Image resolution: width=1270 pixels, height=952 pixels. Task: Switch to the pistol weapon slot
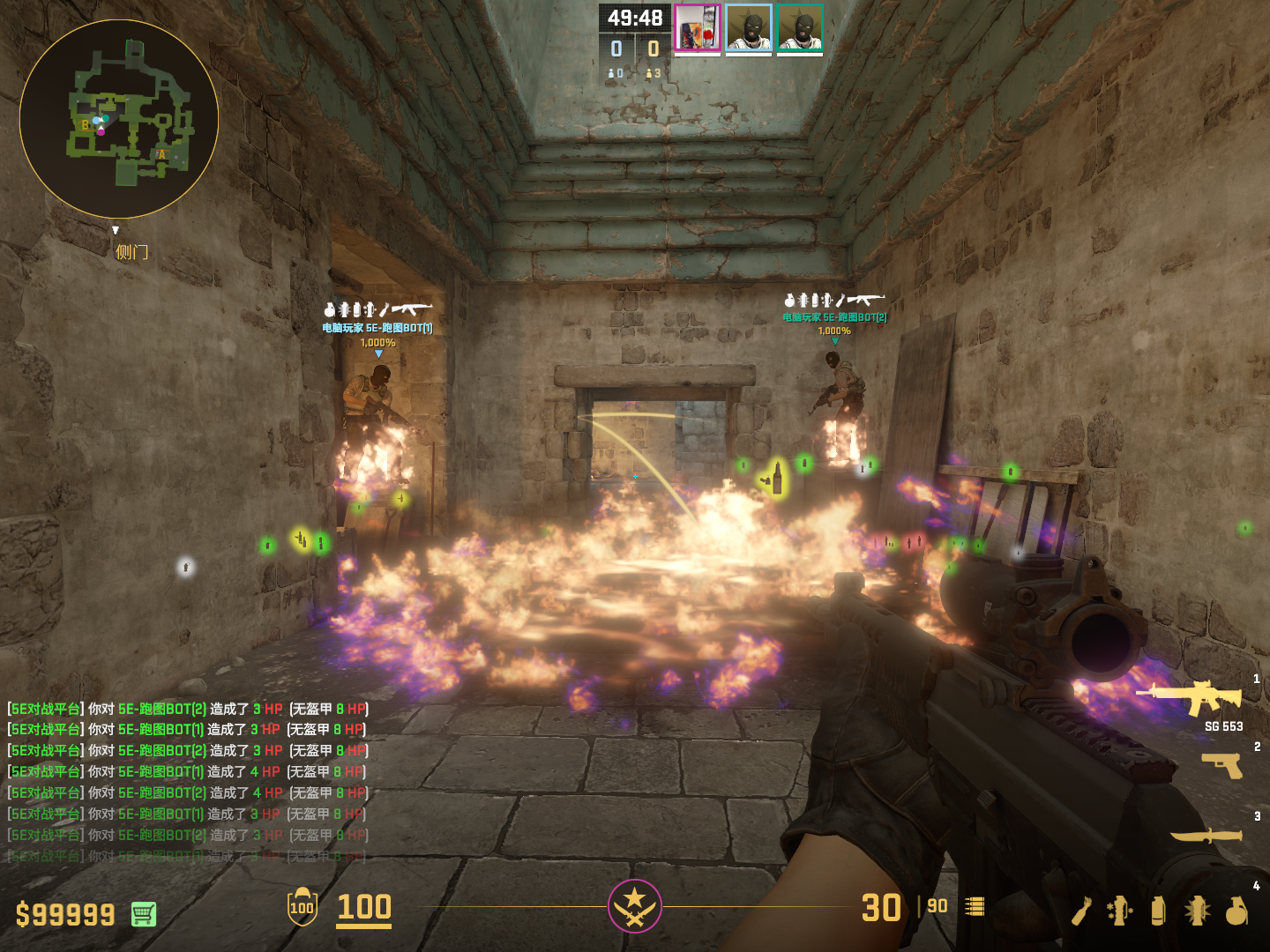point(1222,764)
